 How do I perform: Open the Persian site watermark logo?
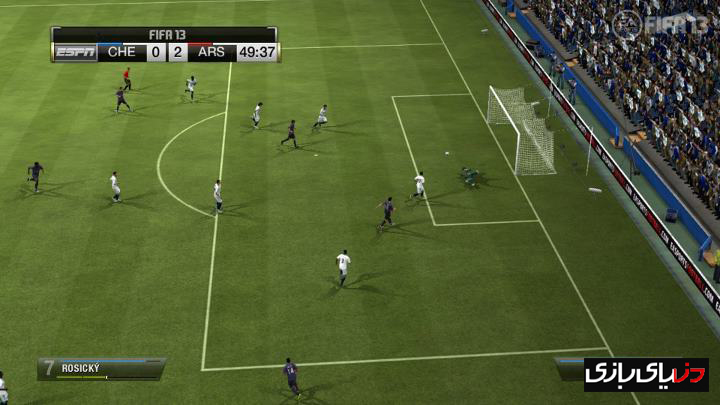click(x=646, y=374)
